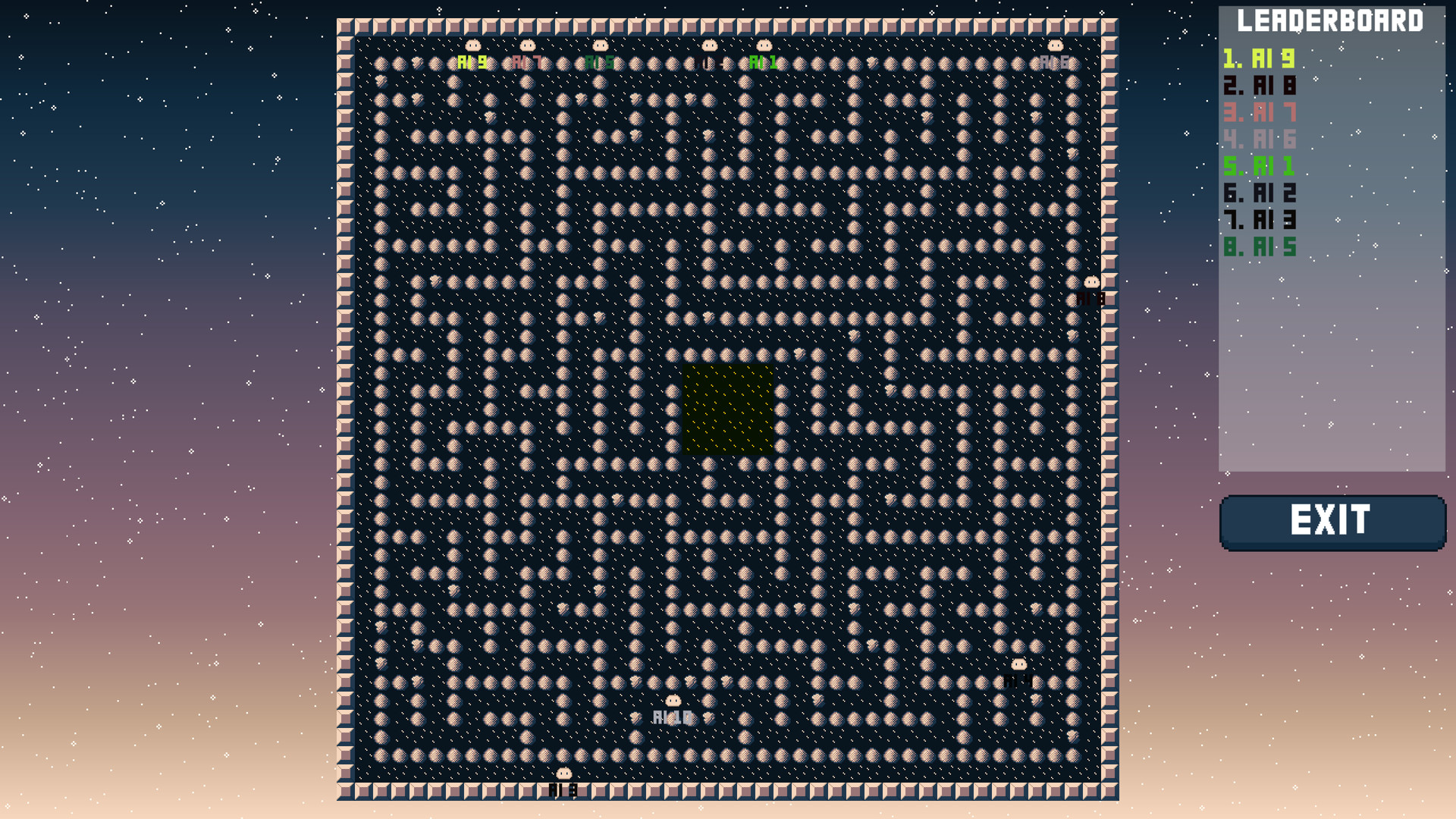The width and height of the screenshot is (1456, 819).
Task: Select the 3. AI 7 entry on the leaderboard
Action: pos(1259,112)
